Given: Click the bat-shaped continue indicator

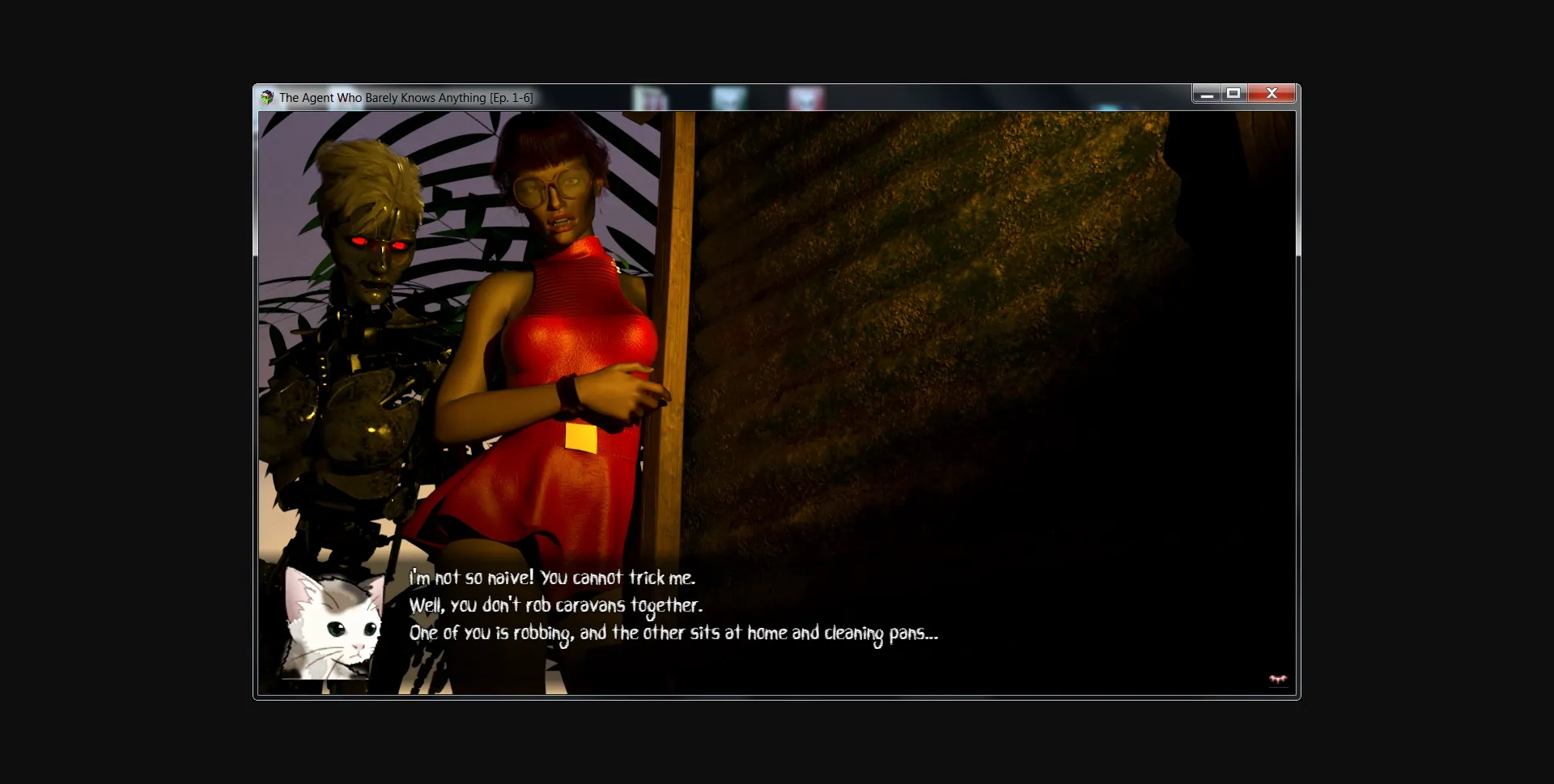Looking at the screenshot, I should [x=1276, y=680].
